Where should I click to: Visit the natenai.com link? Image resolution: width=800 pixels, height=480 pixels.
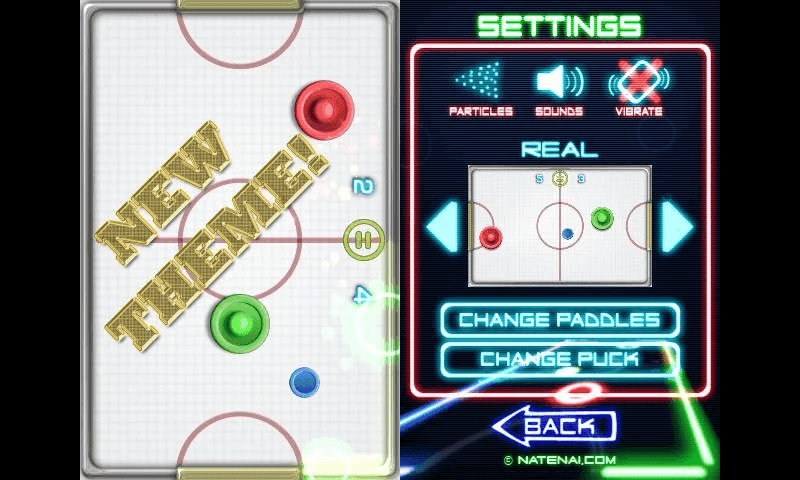point(559,461)
